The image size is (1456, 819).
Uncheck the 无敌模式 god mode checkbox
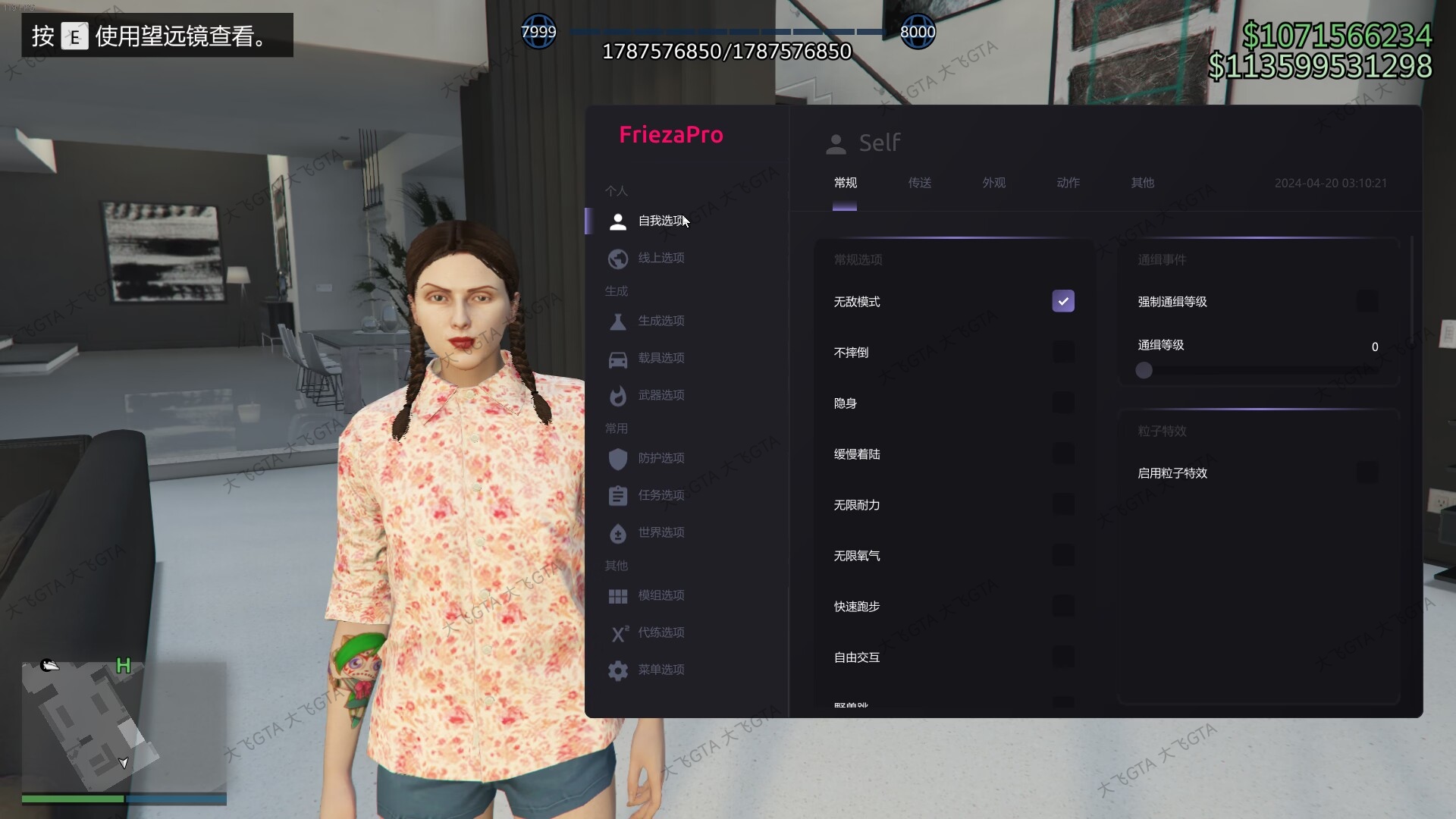[1063, 301]
